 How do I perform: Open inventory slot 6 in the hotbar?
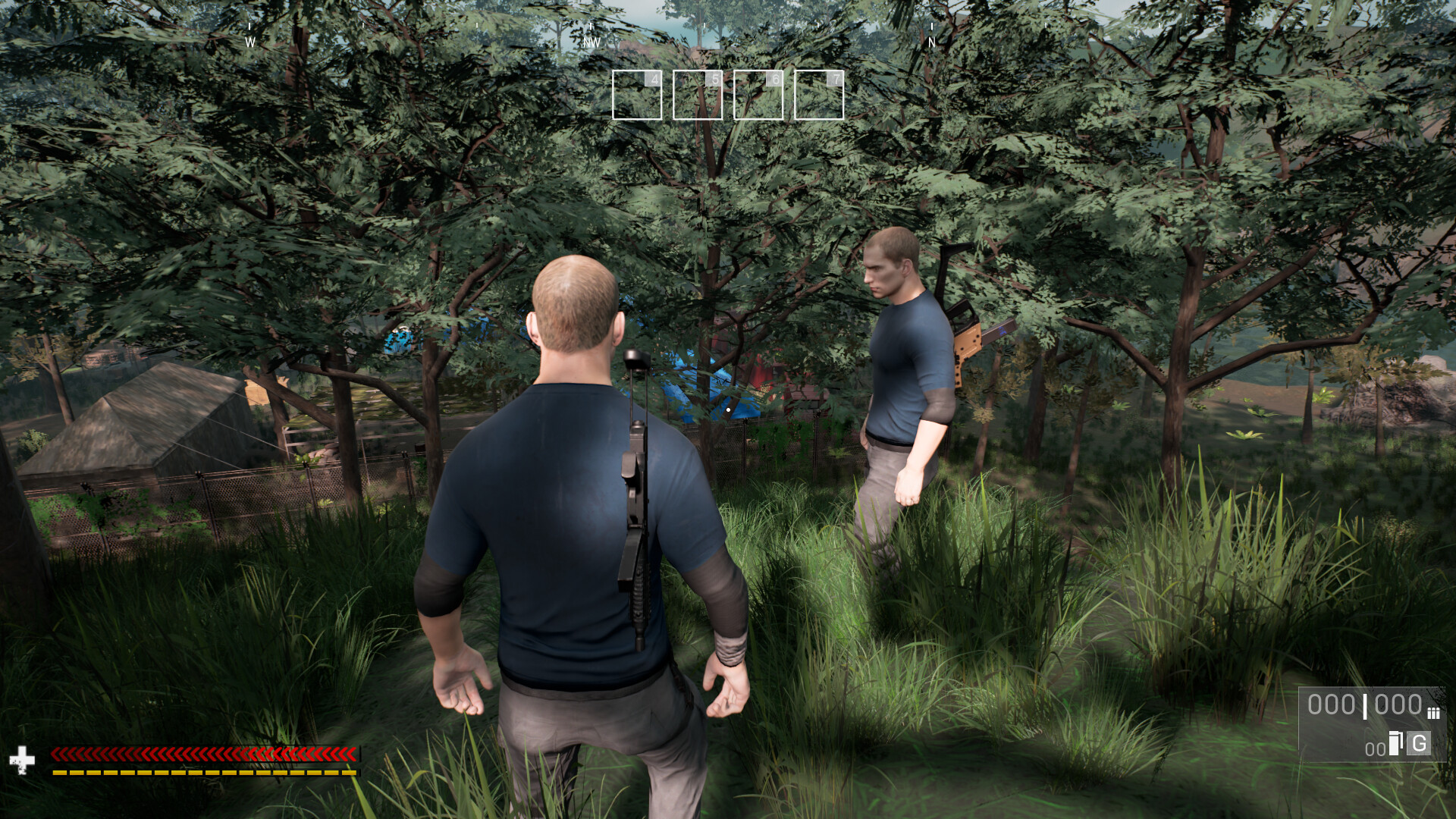click(x=758, y=94)
